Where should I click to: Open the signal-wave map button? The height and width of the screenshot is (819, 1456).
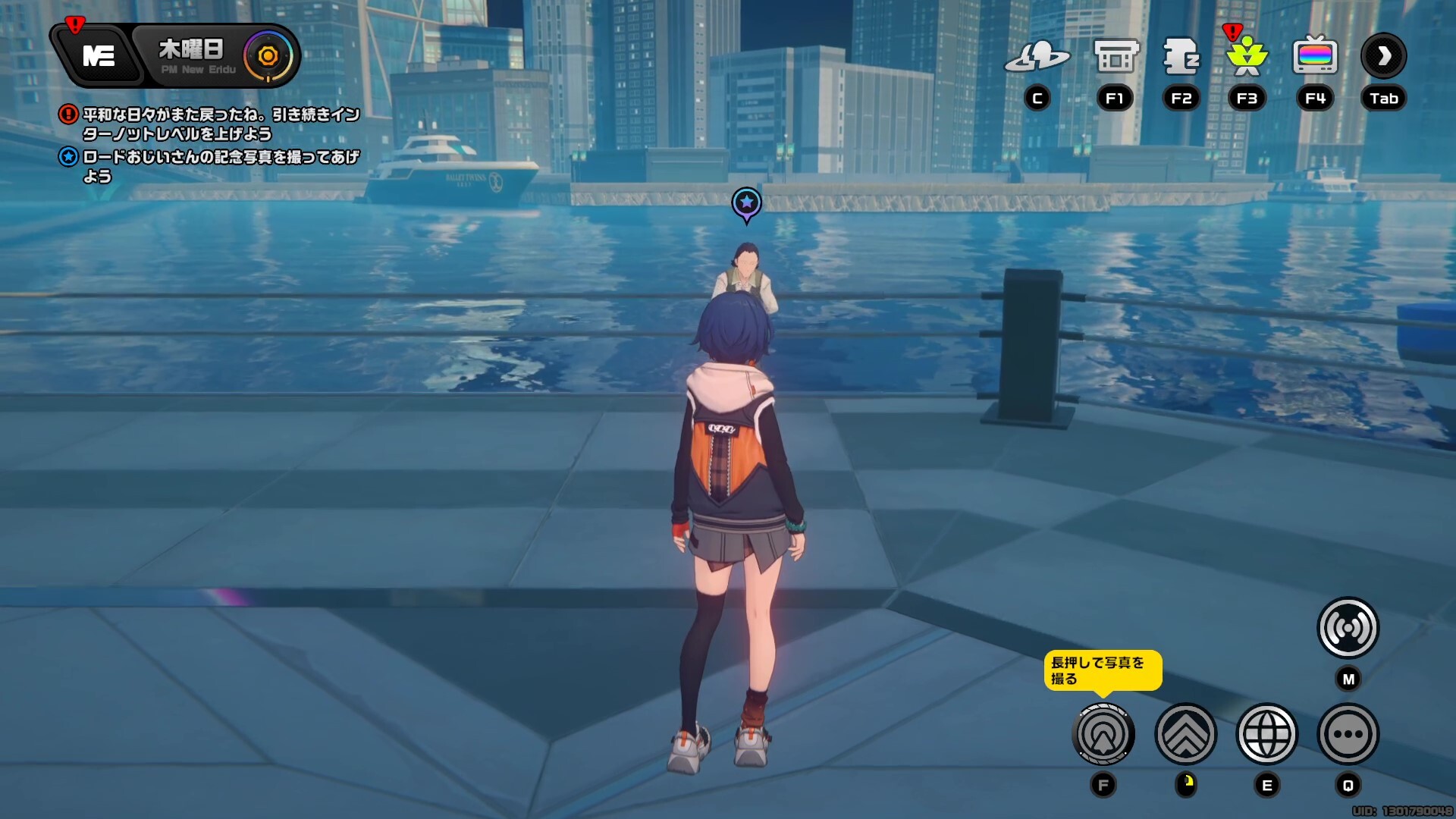1348,628
